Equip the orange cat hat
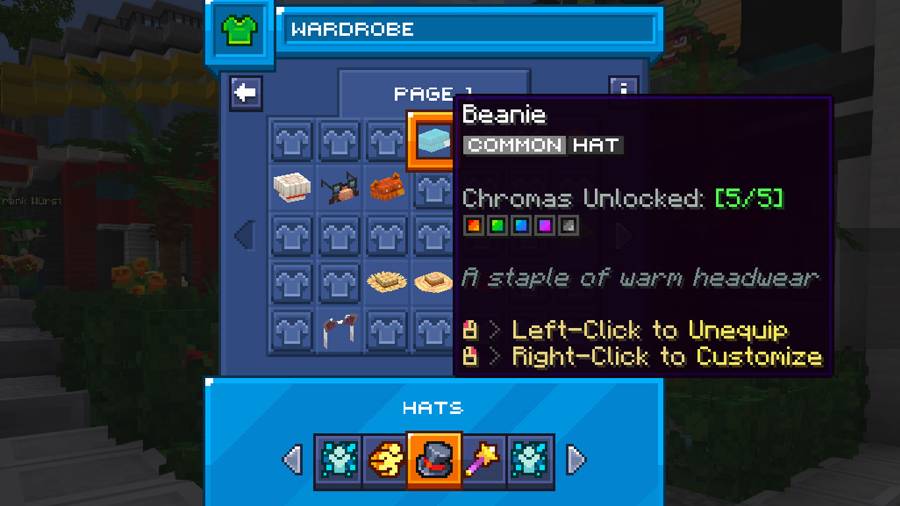The width and height of the screenshot is (900, 506). (386, 188)
